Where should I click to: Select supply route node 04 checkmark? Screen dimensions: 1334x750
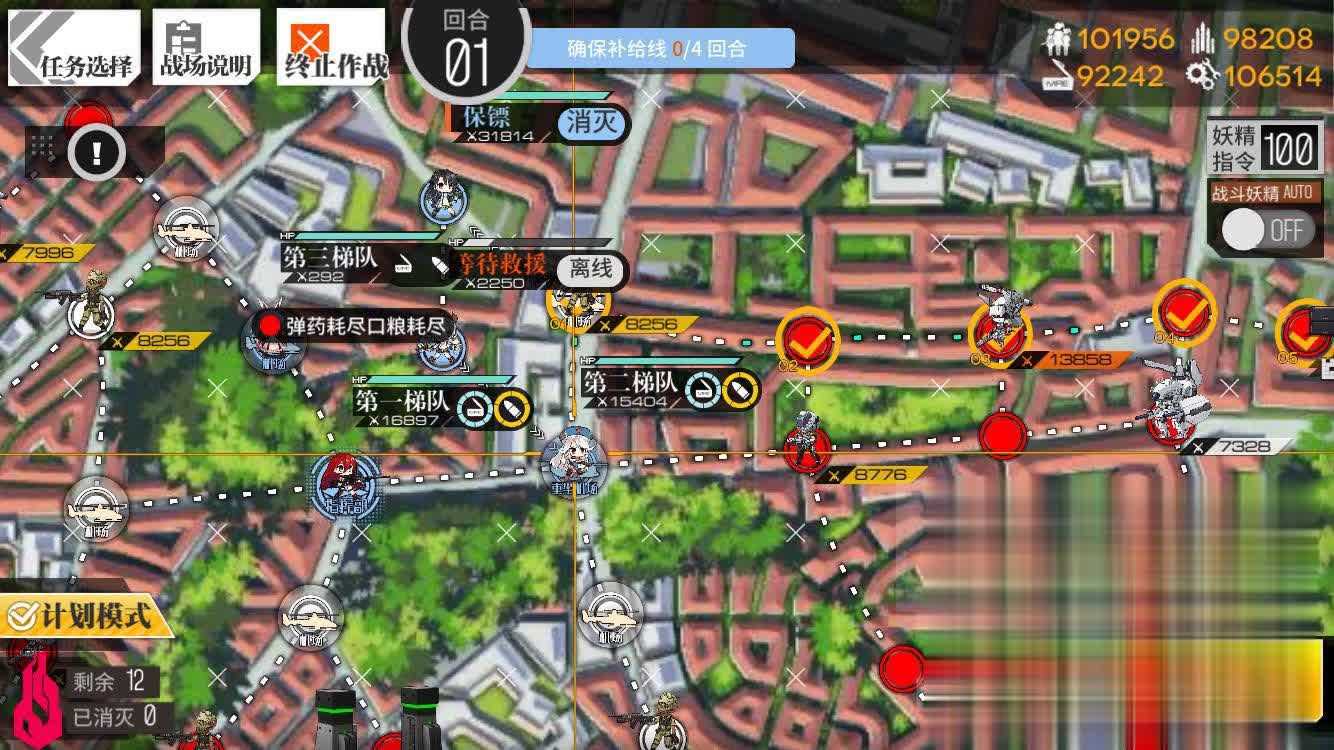[x=1185, y=312]
